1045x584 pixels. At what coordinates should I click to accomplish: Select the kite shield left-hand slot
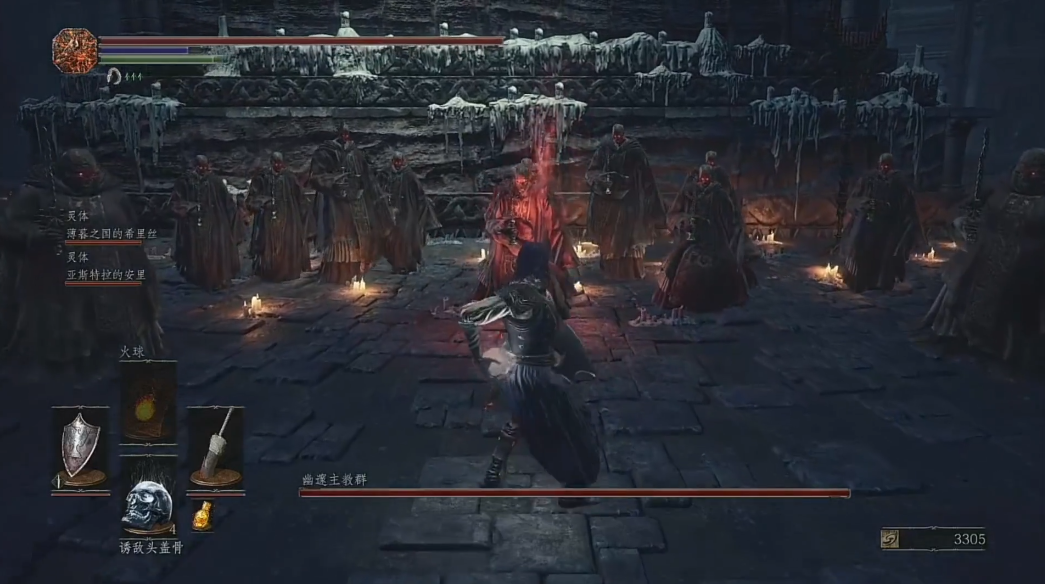81,447
